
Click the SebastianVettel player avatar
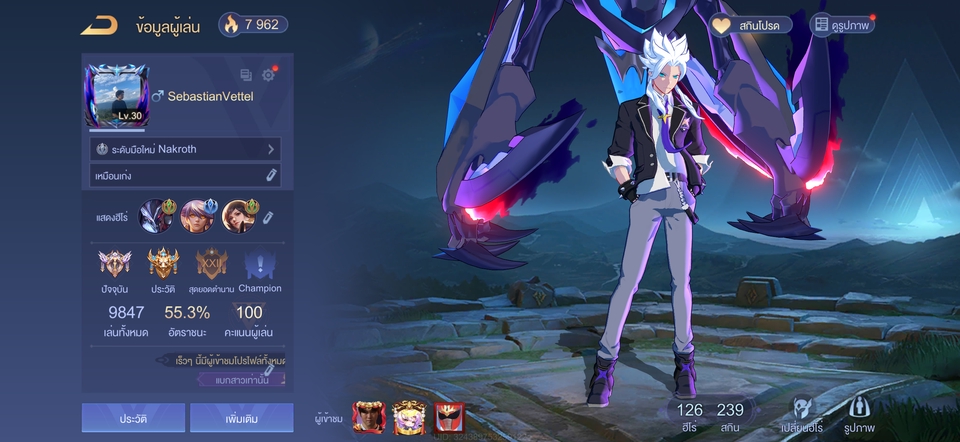(117, 96)
